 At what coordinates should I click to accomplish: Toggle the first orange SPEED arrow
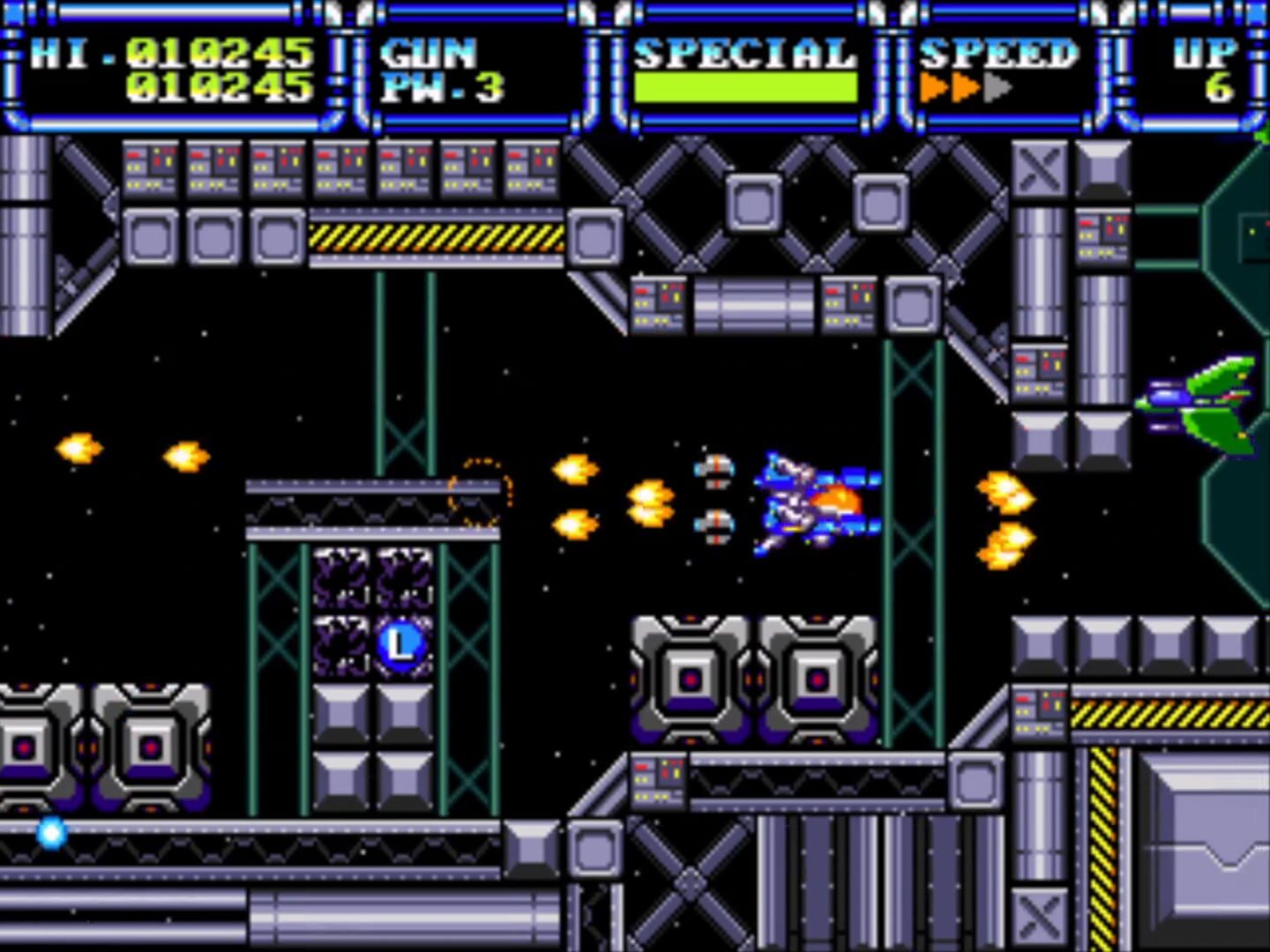coord(931,88)
